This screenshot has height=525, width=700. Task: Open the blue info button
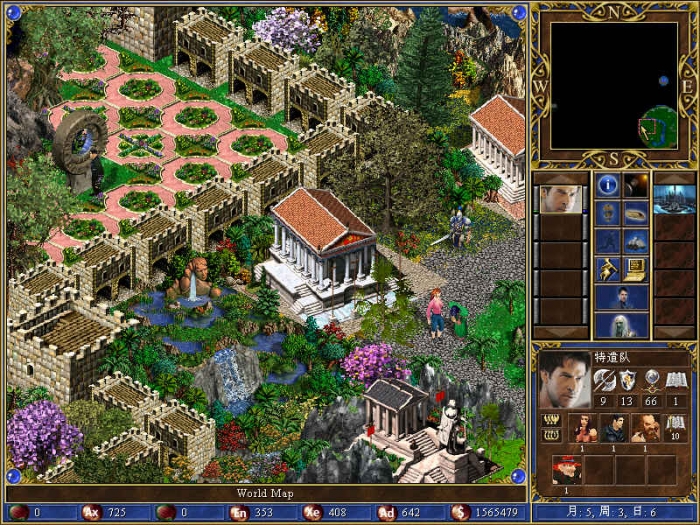[607, 185]
